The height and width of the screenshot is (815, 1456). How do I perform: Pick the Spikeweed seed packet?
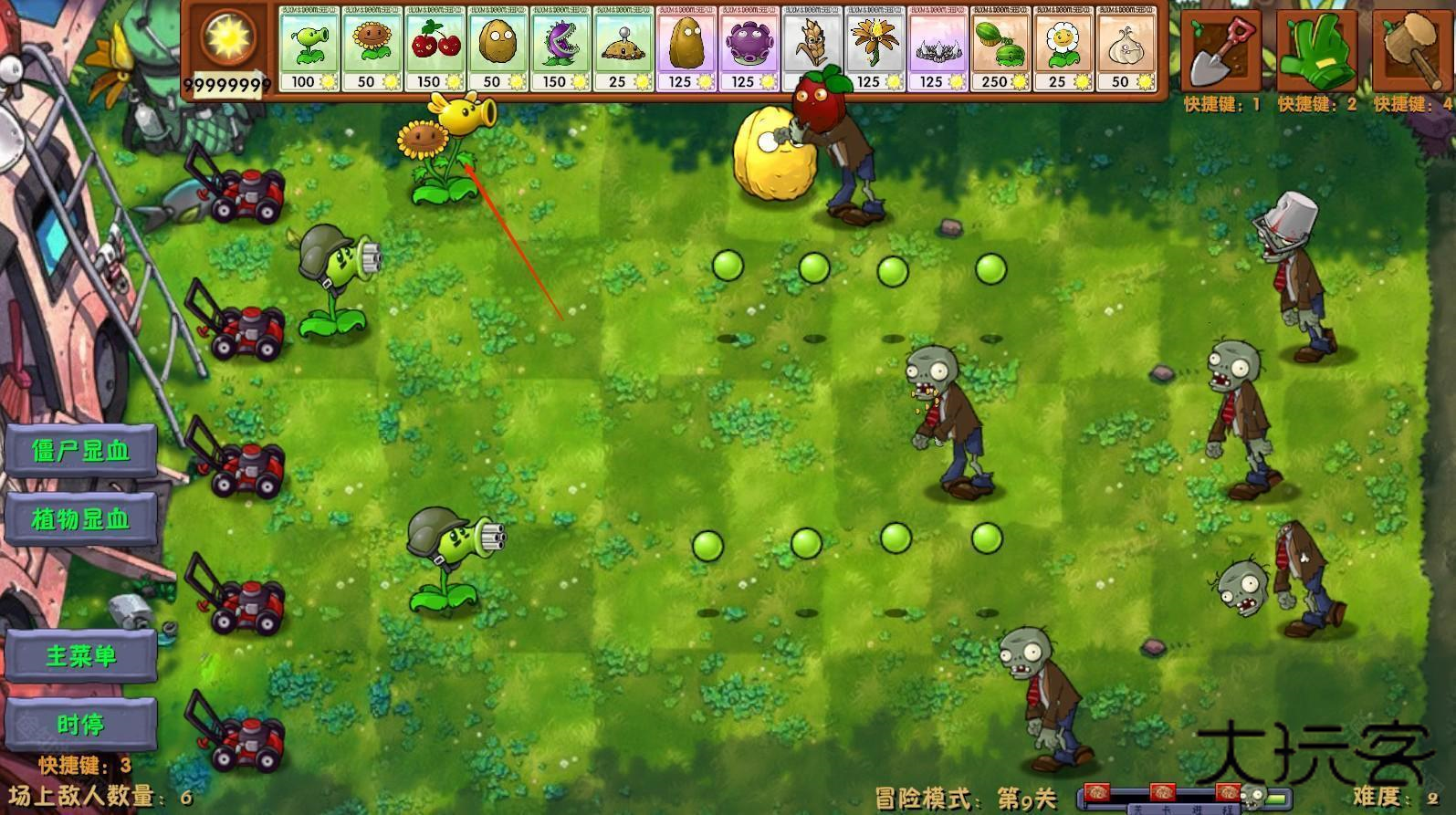(x=937, y=50)
